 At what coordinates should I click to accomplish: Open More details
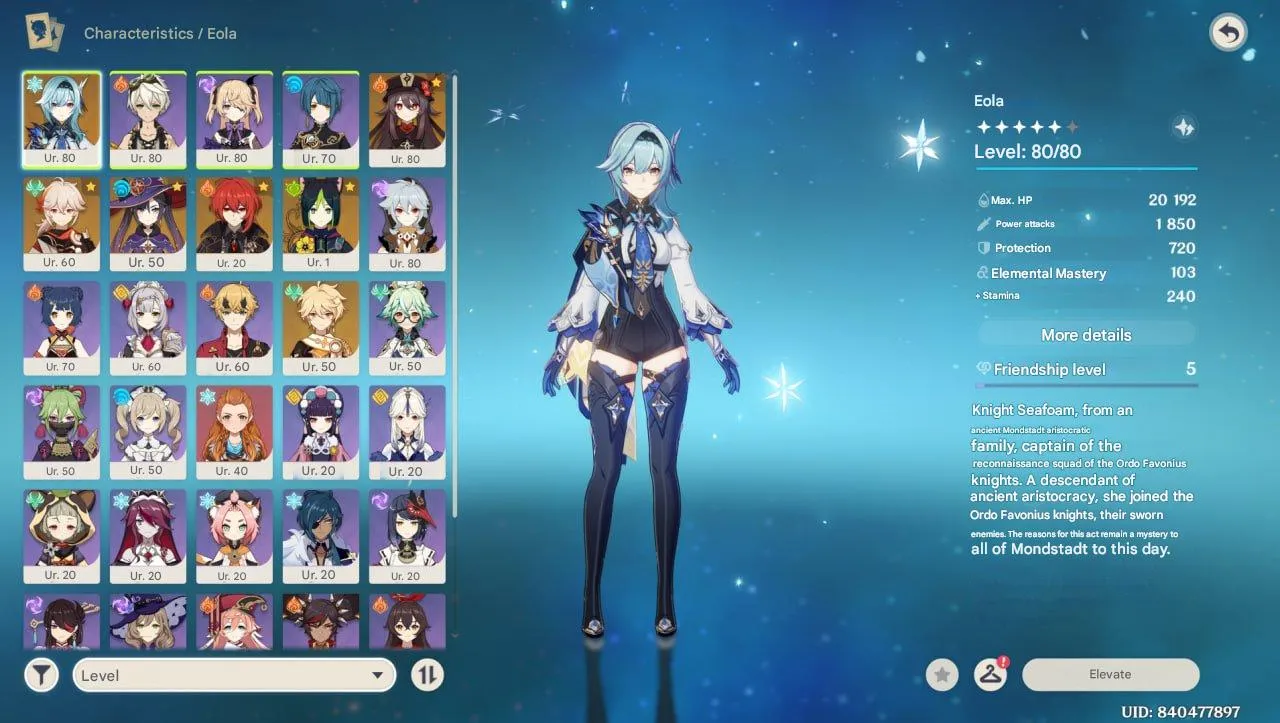1084,334
